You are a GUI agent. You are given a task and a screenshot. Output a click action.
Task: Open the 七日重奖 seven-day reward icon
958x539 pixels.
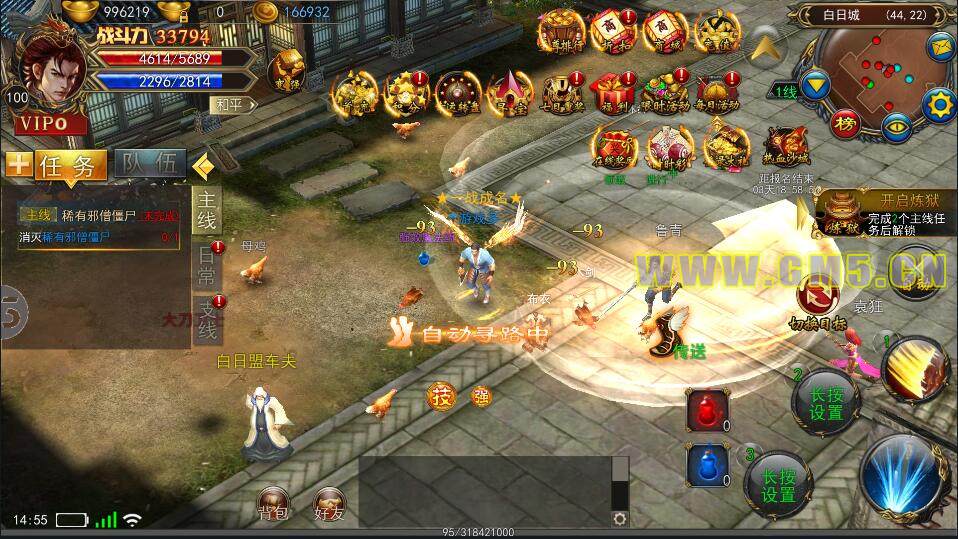(561, 92)
